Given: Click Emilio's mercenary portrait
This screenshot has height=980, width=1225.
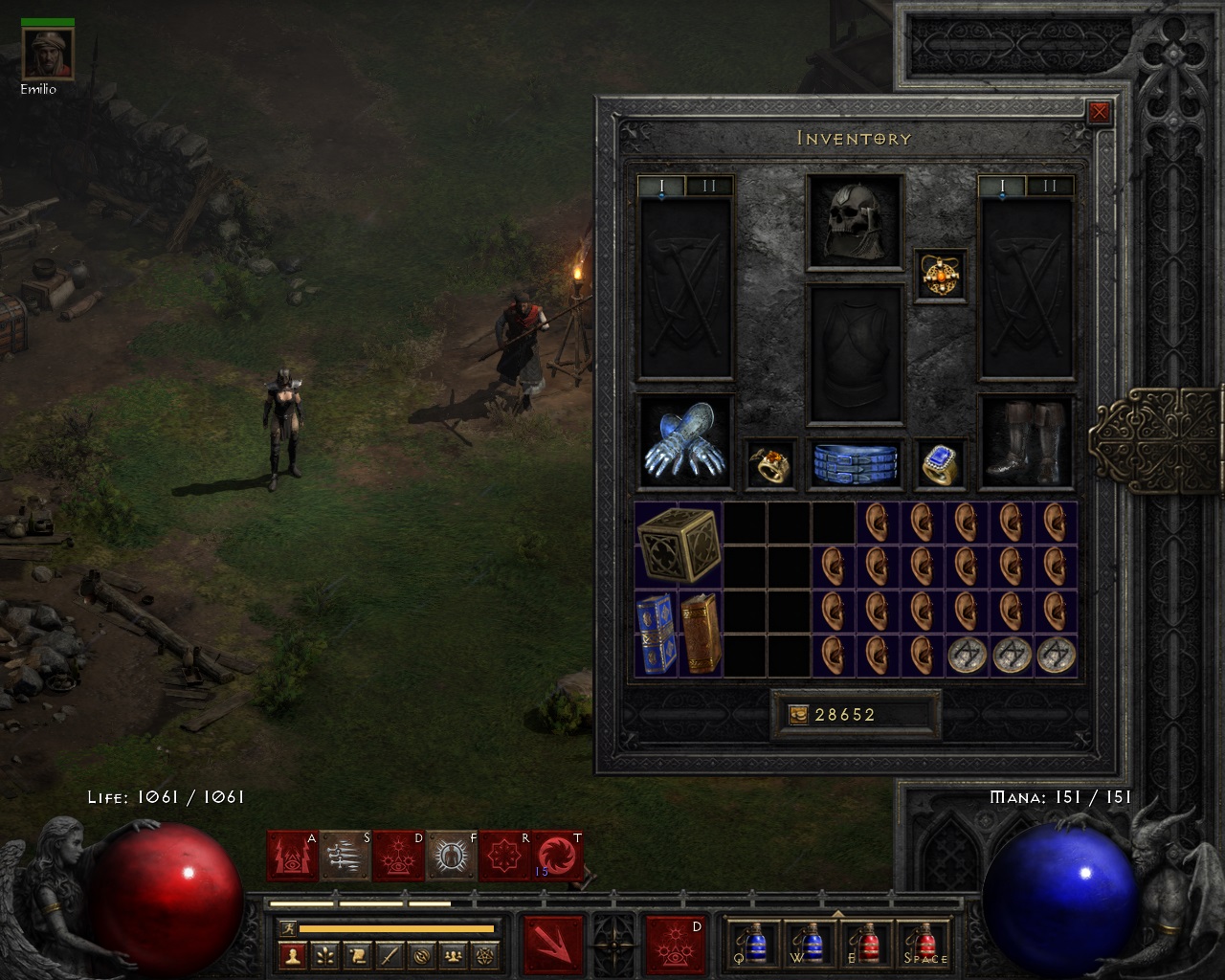Looking at the screenshot, I should pyautogui.click(x=47, y=54).
